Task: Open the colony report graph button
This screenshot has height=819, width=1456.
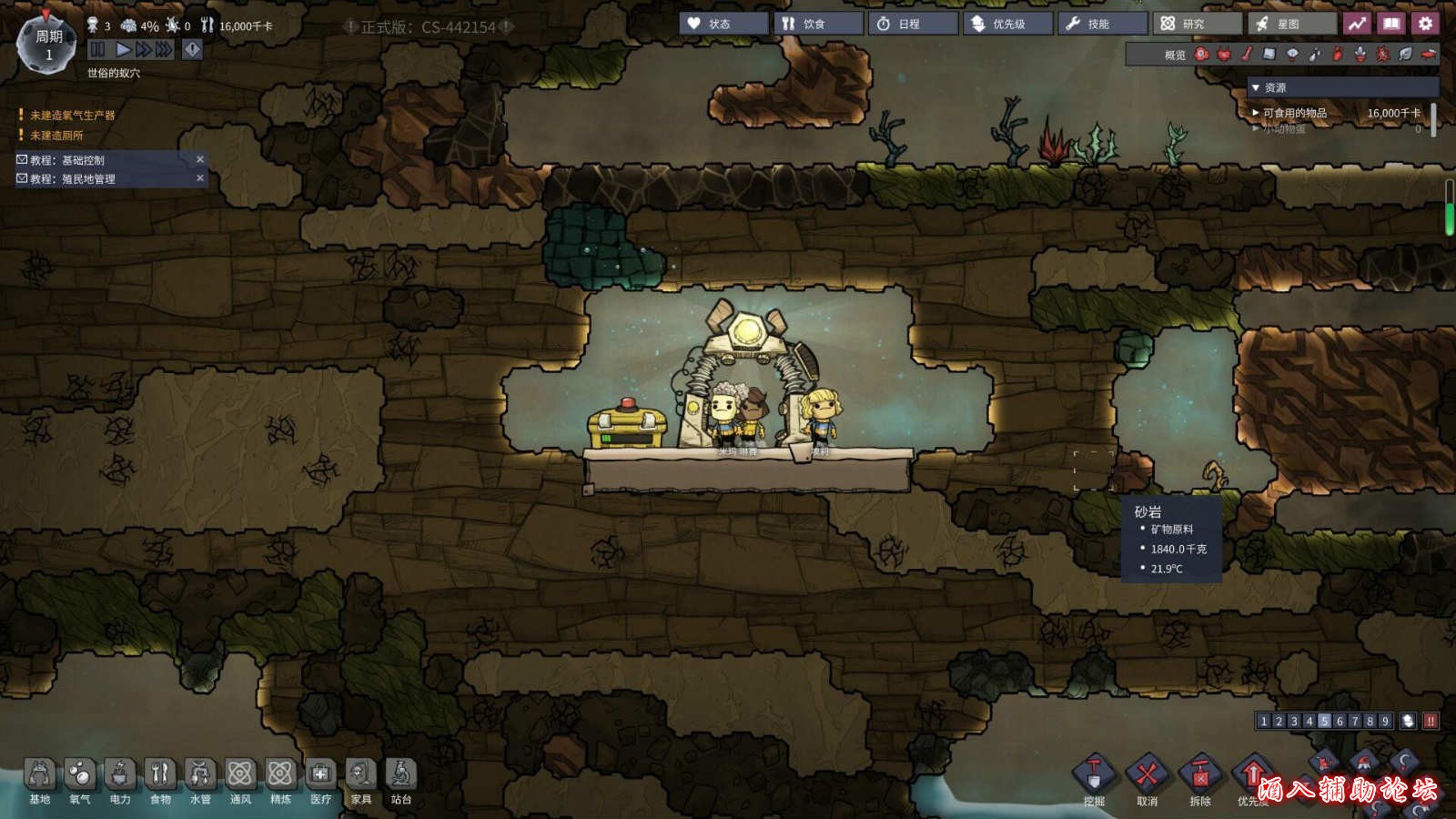Action: pyautogui.click(x=1357, y=24)
